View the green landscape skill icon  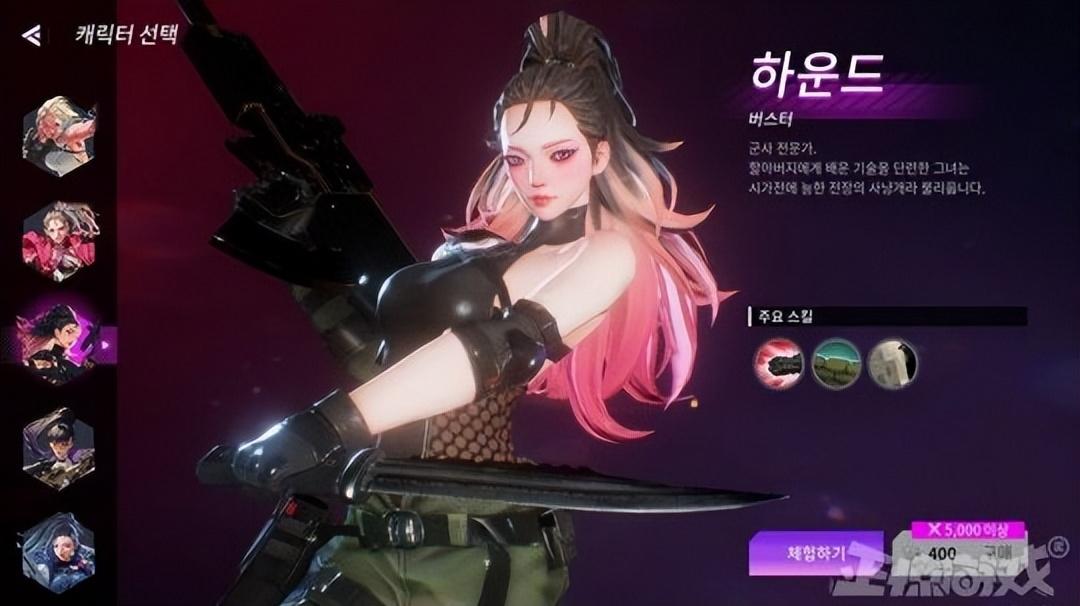tap(836, 362)
